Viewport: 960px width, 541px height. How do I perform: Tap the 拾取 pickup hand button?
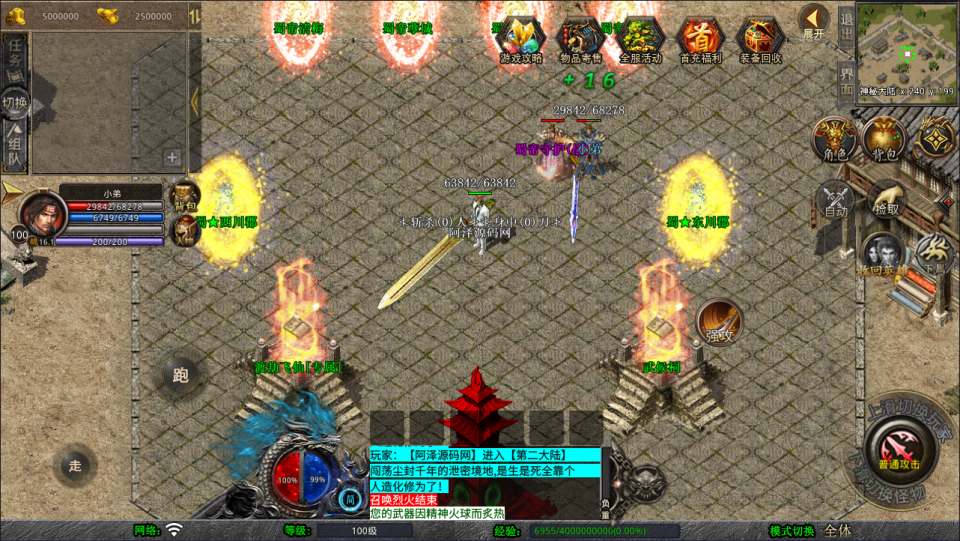click(x=885, y=198)
